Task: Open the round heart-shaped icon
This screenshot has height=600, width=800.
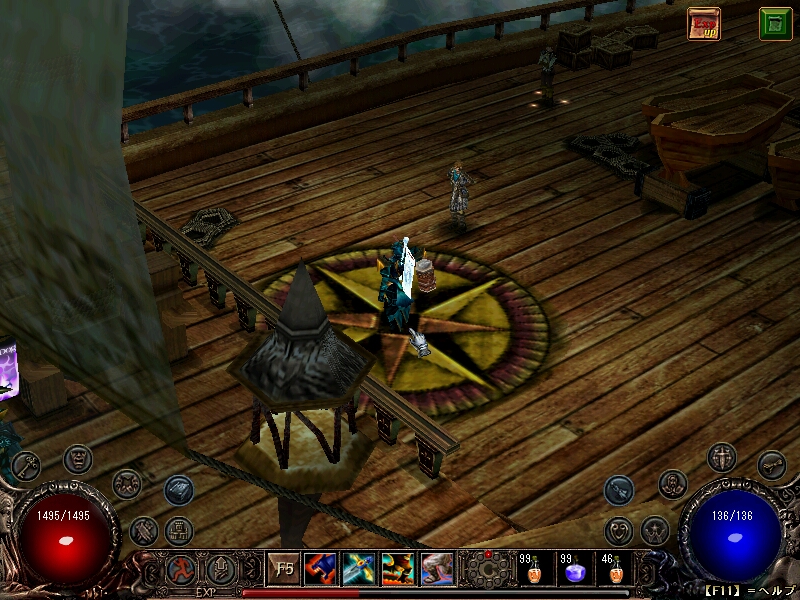Action: (619, 530)
